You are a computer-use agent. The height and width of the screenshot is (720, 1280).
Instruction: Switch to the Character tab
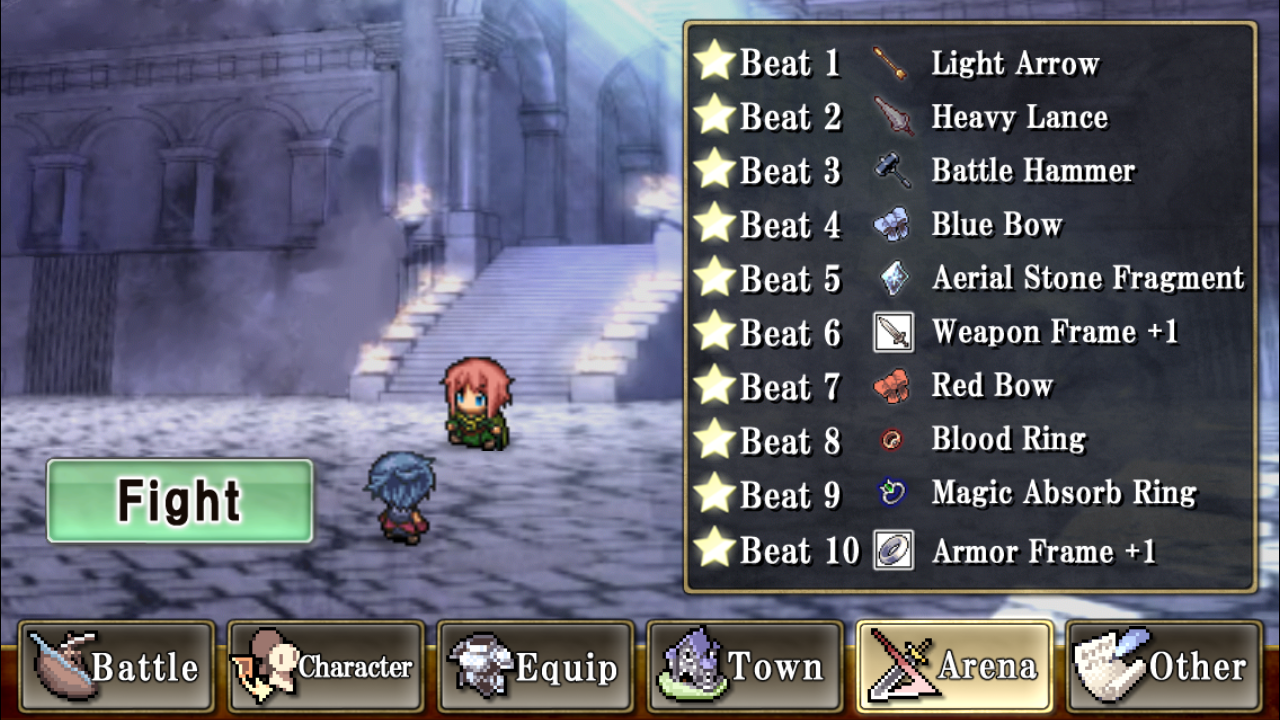click(x=326, y=667)
